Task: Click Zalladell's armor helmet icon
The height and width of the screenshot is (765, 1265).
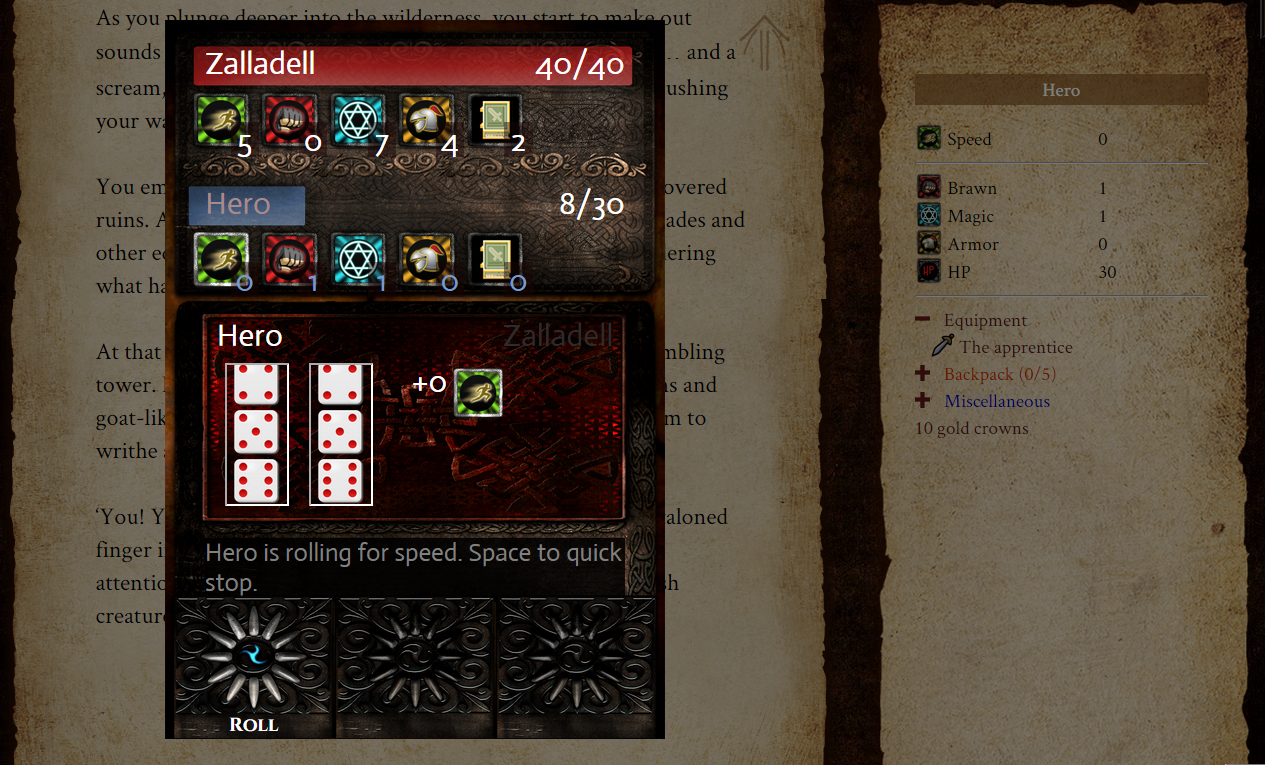Action: coord(426,119)
